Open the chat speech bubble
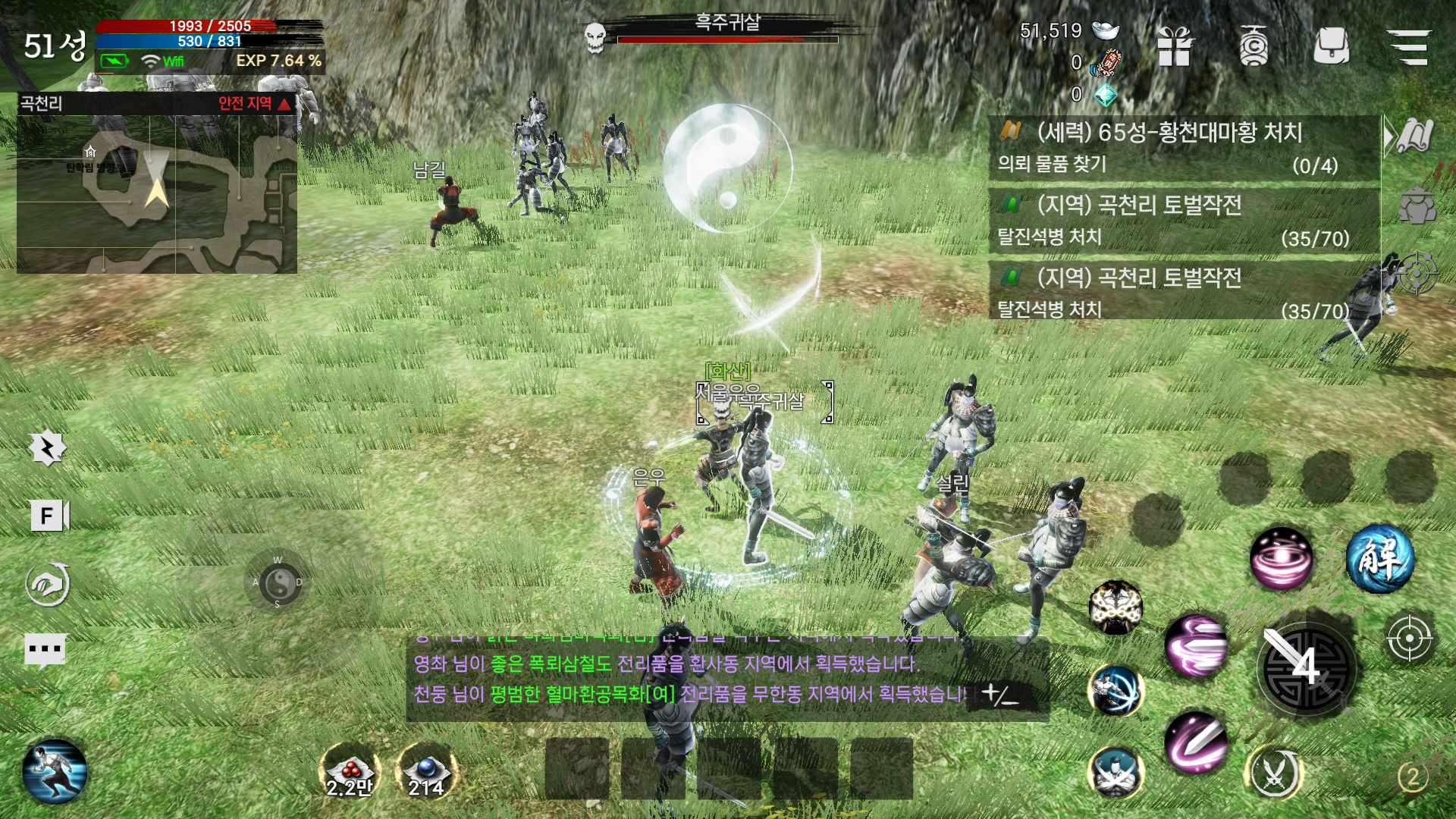Image resolution: width=1456 pixels, height=819 pixels. 45,649
